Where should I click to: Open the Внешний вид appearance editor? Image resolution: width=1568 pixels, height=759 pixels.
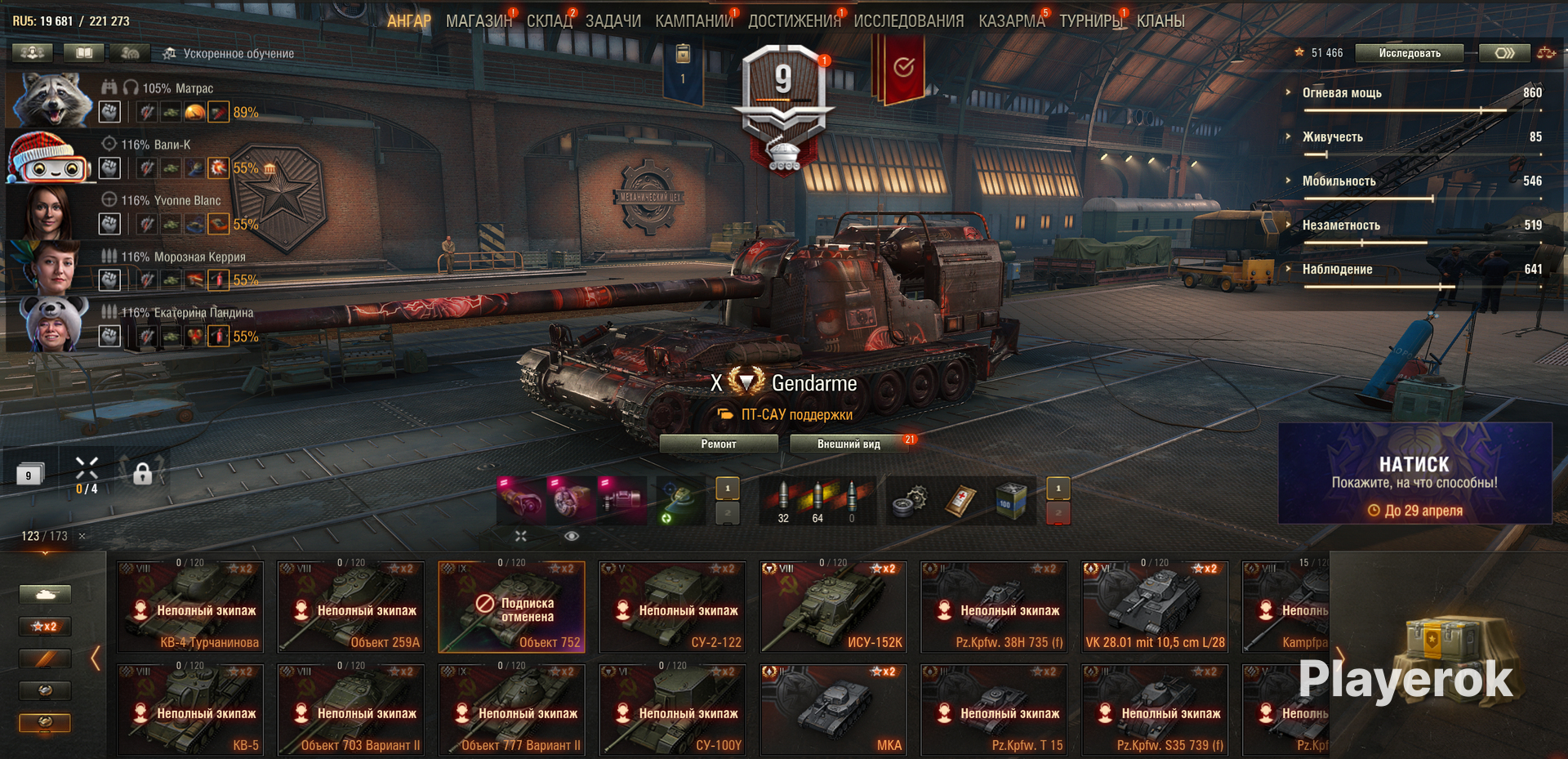[849, 444]
